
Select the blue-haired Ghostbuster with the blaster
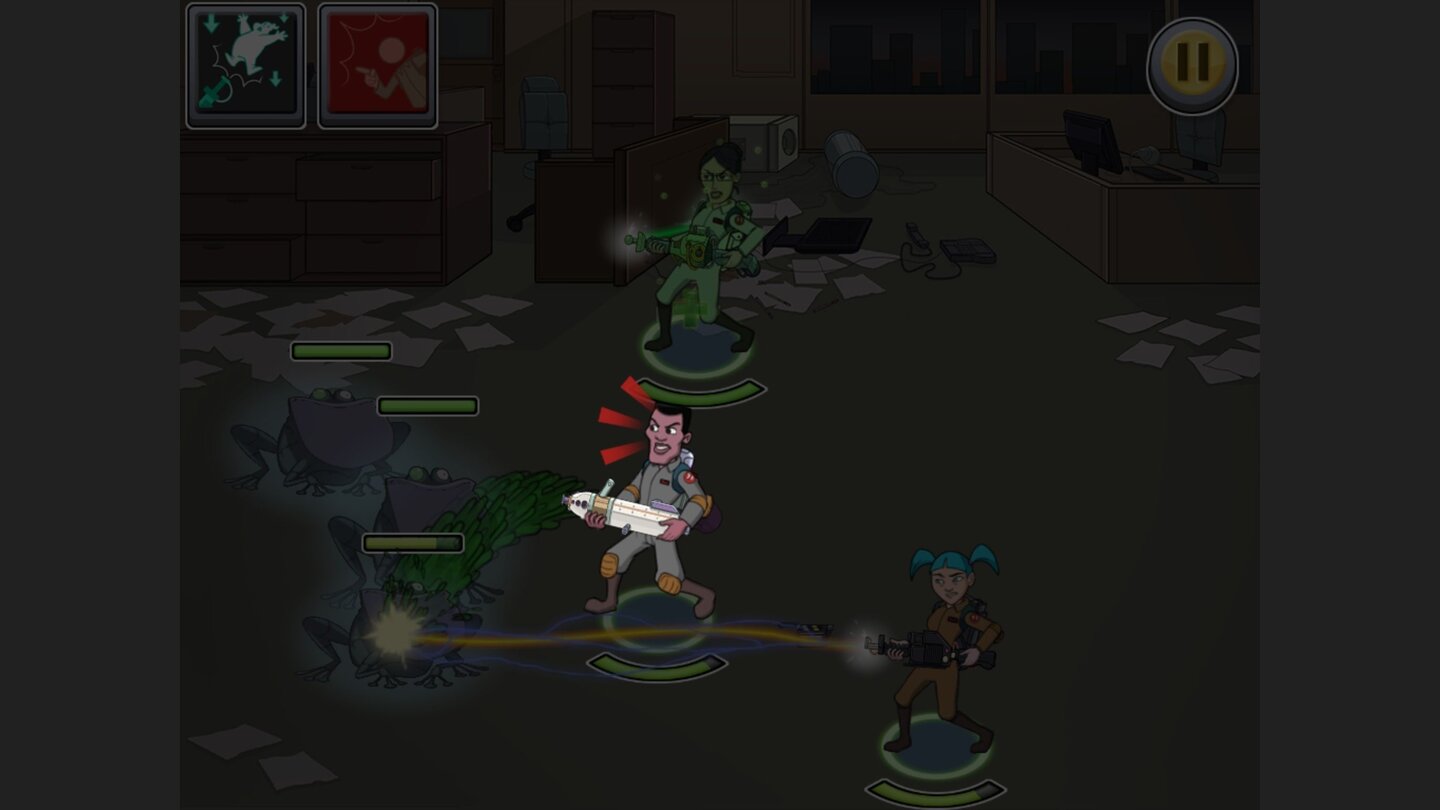[x=950, y=640]
